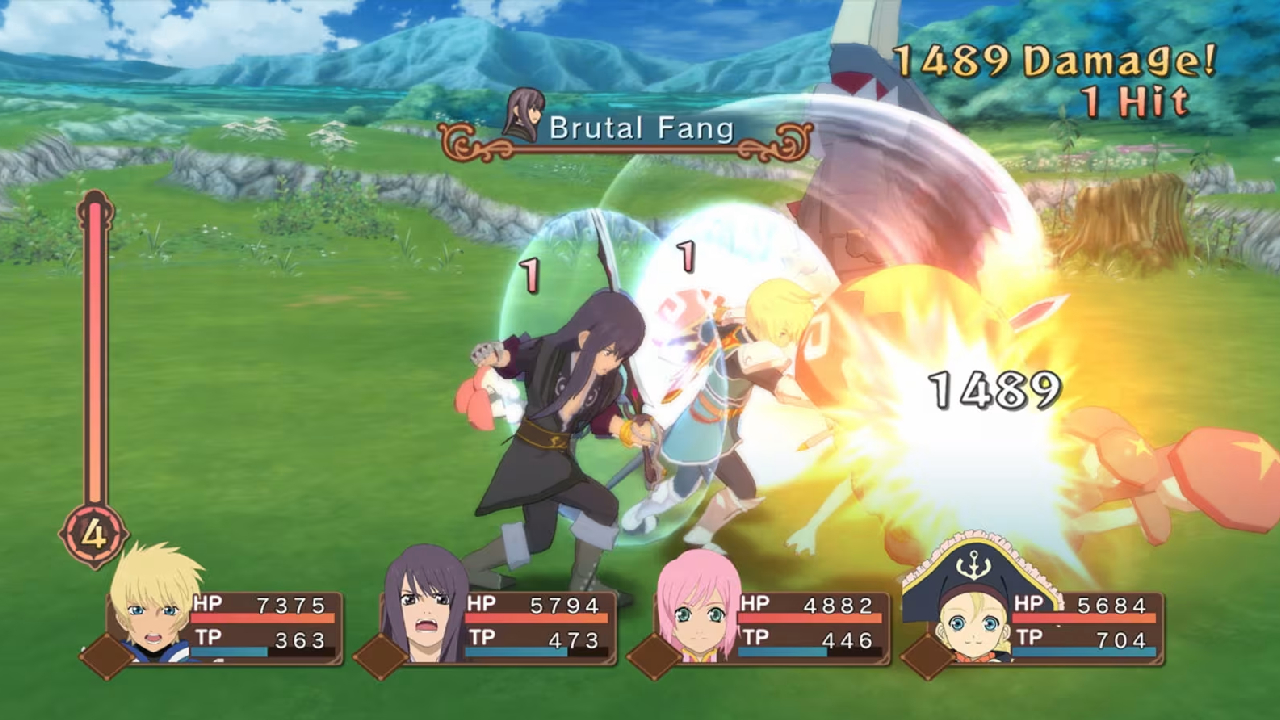Activate the Over Limit level 4 emblem

tap(94, 534)
